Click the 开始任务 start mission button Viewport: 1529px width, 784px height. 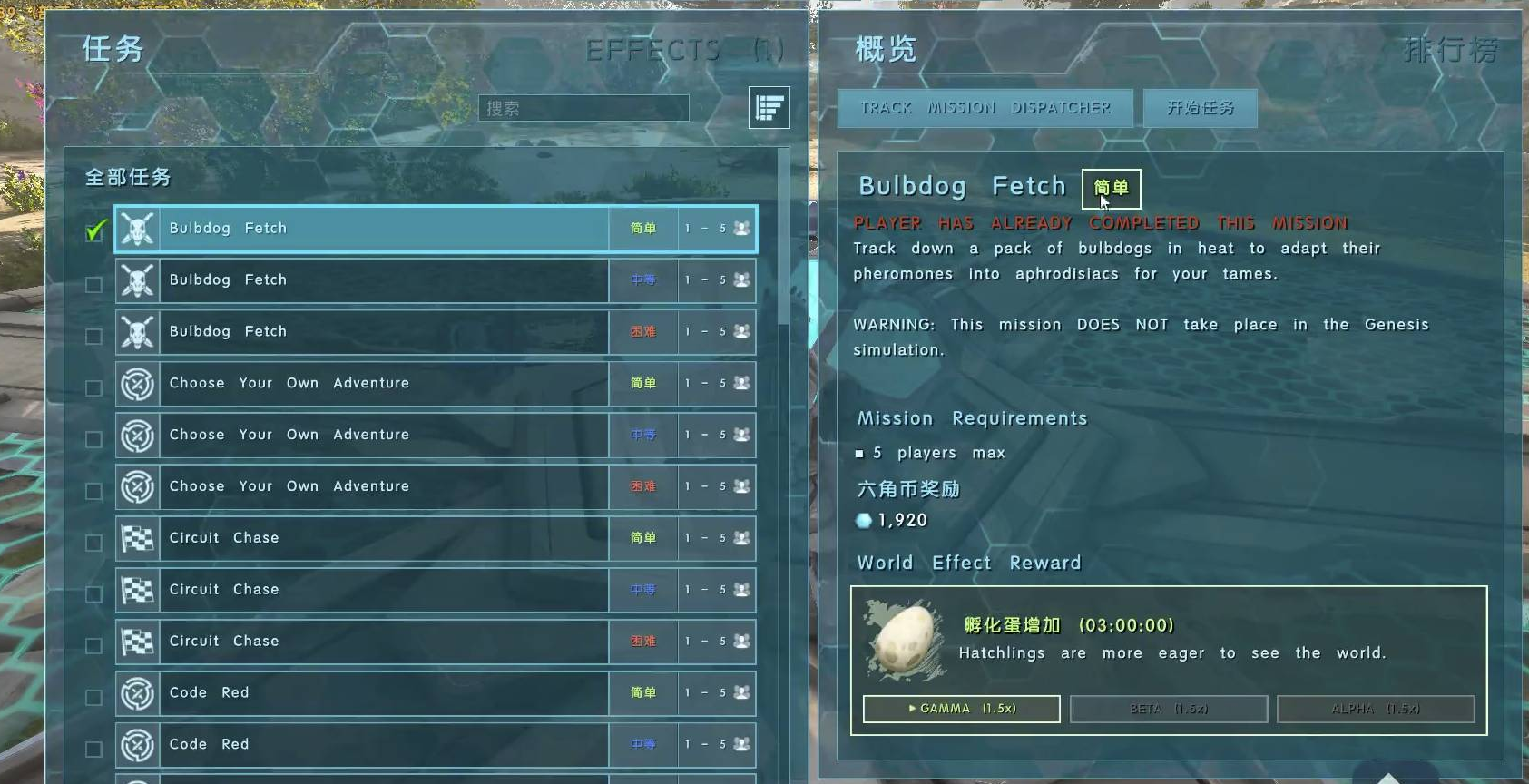click(1200, 108)
